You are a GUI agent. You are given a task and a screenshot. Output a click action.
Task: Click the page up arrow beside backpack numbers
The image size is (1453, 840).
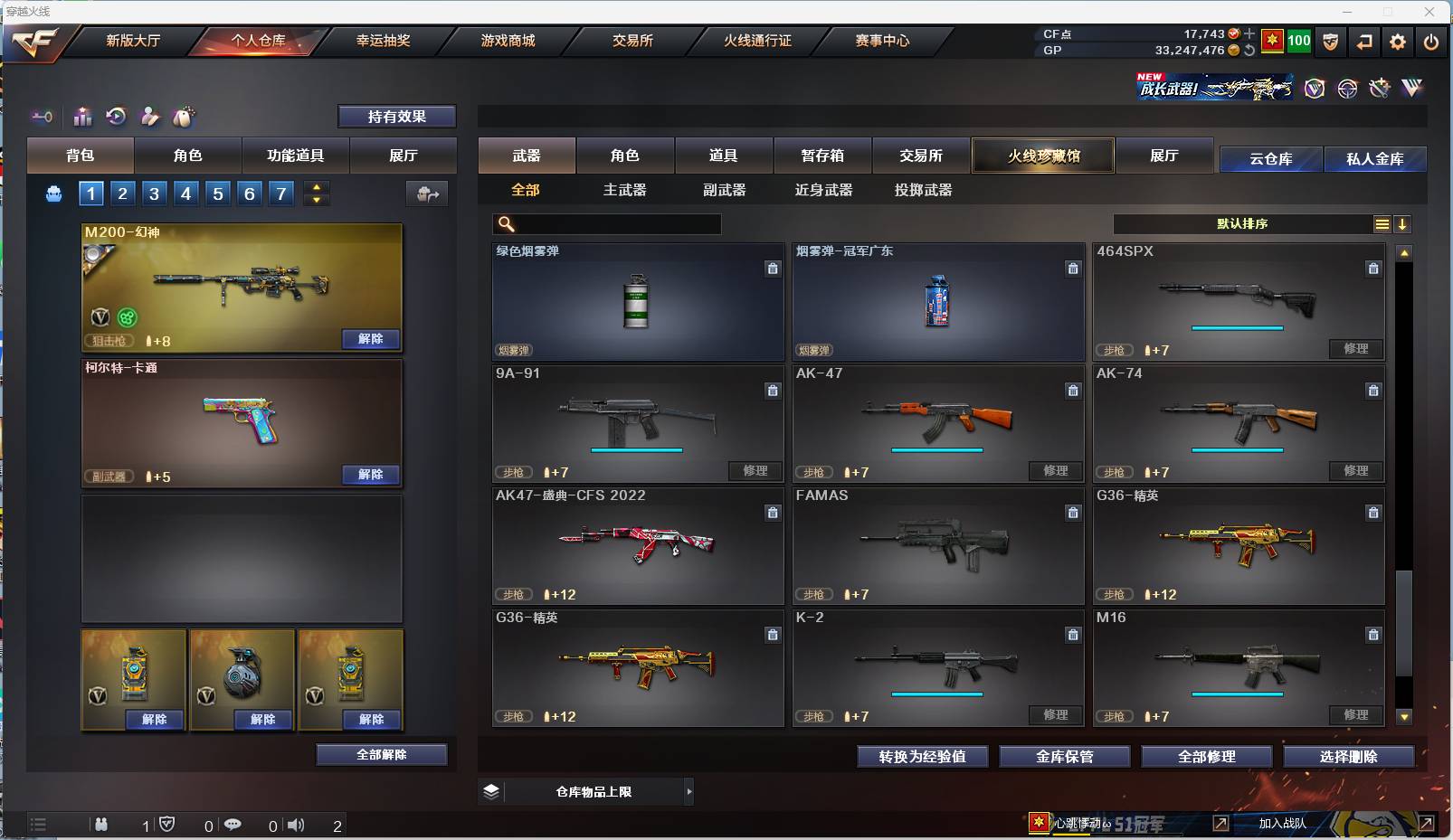coord(316,186)
